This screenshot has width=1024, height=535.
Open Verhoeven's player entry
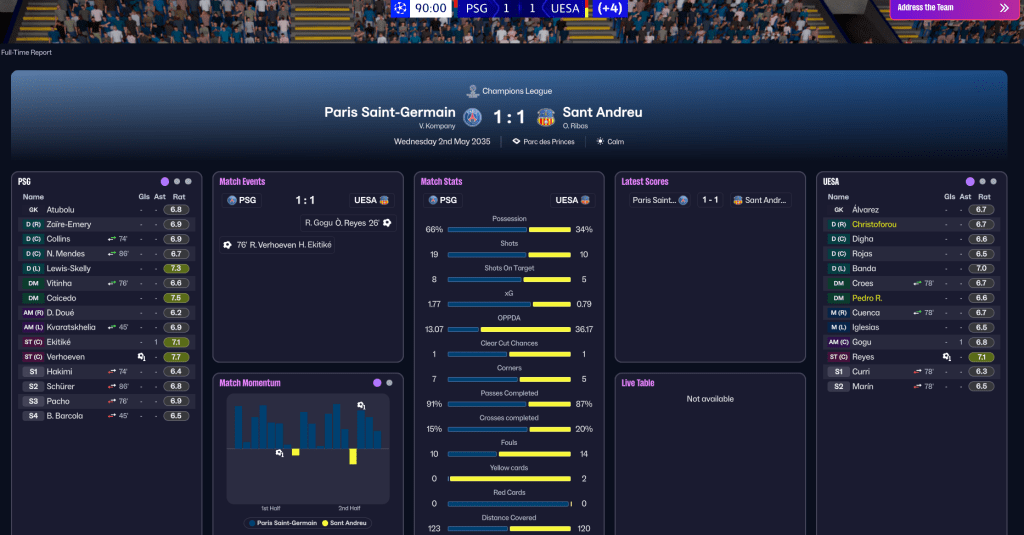click(x=66, y=357)
